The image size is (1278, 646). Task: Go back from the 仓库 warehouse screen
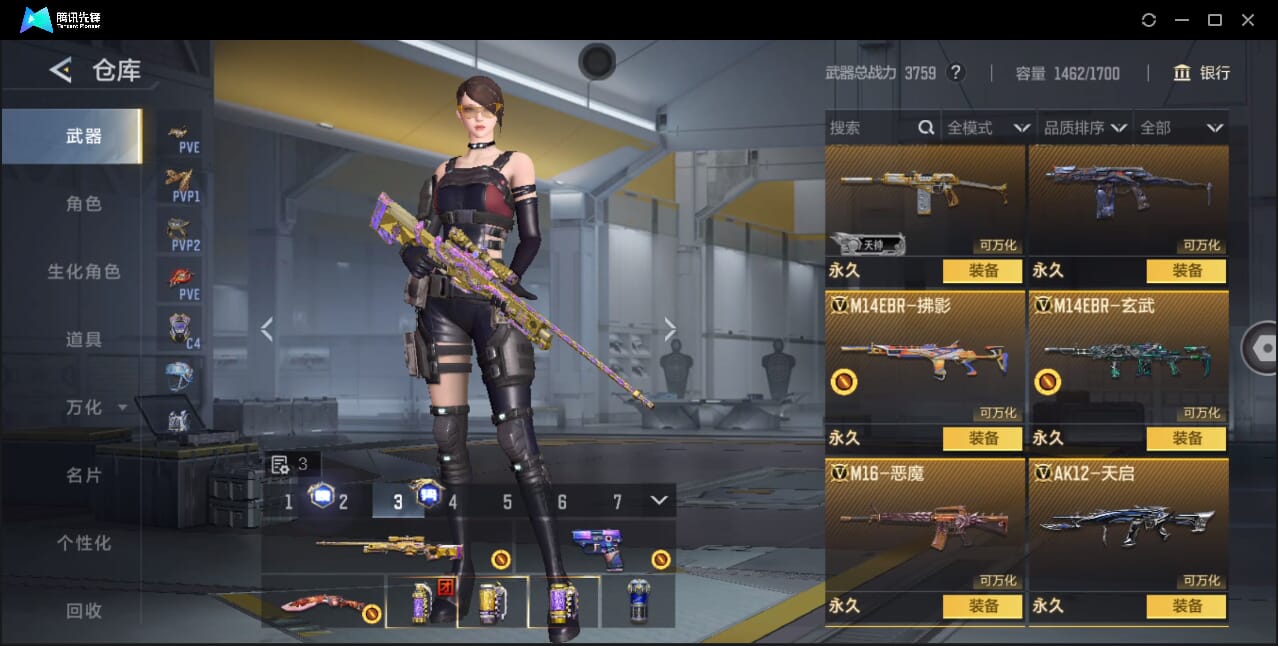click(61, 70)
